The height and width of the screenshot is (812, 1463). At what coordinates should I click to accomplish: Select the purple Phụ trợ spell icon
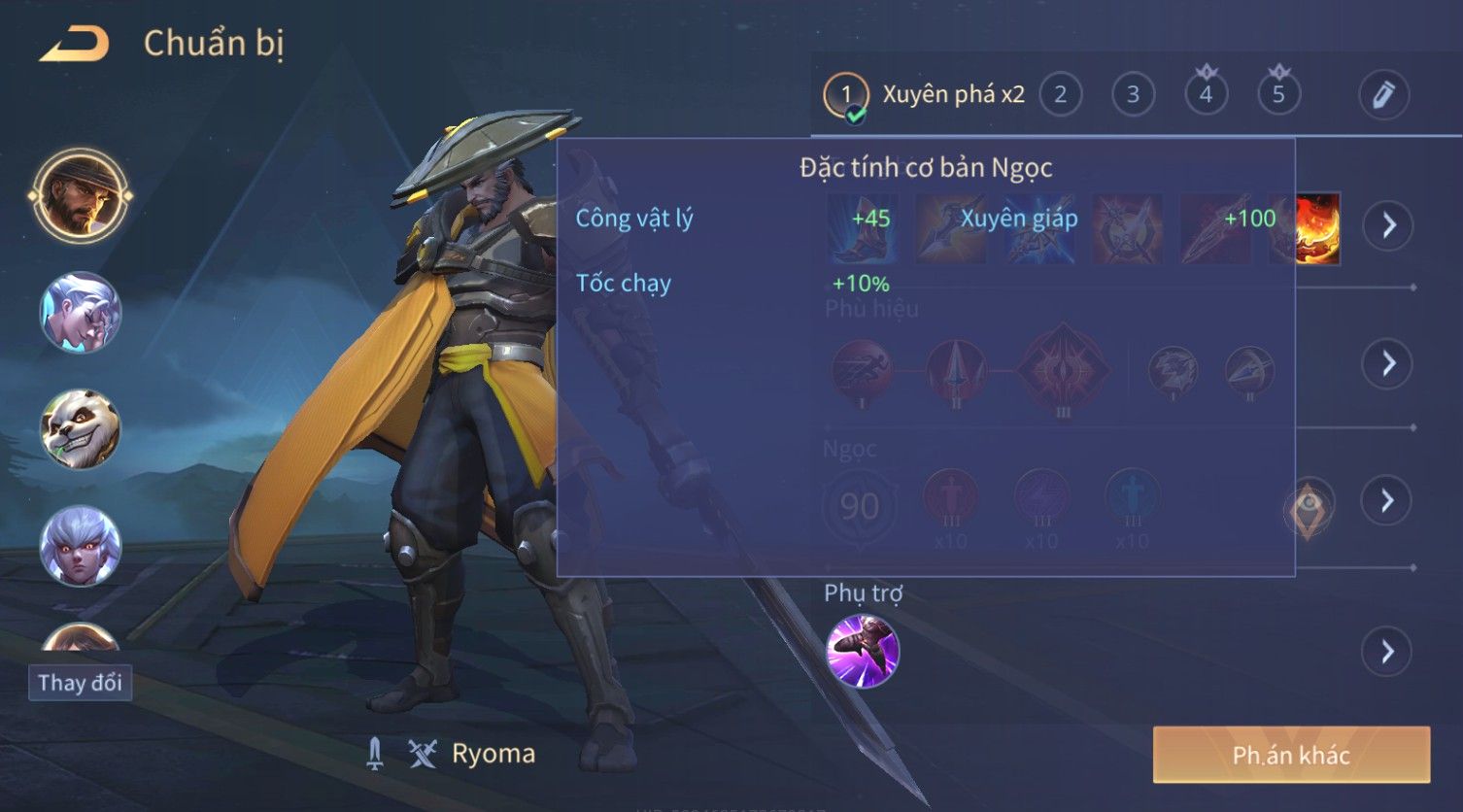863,651
